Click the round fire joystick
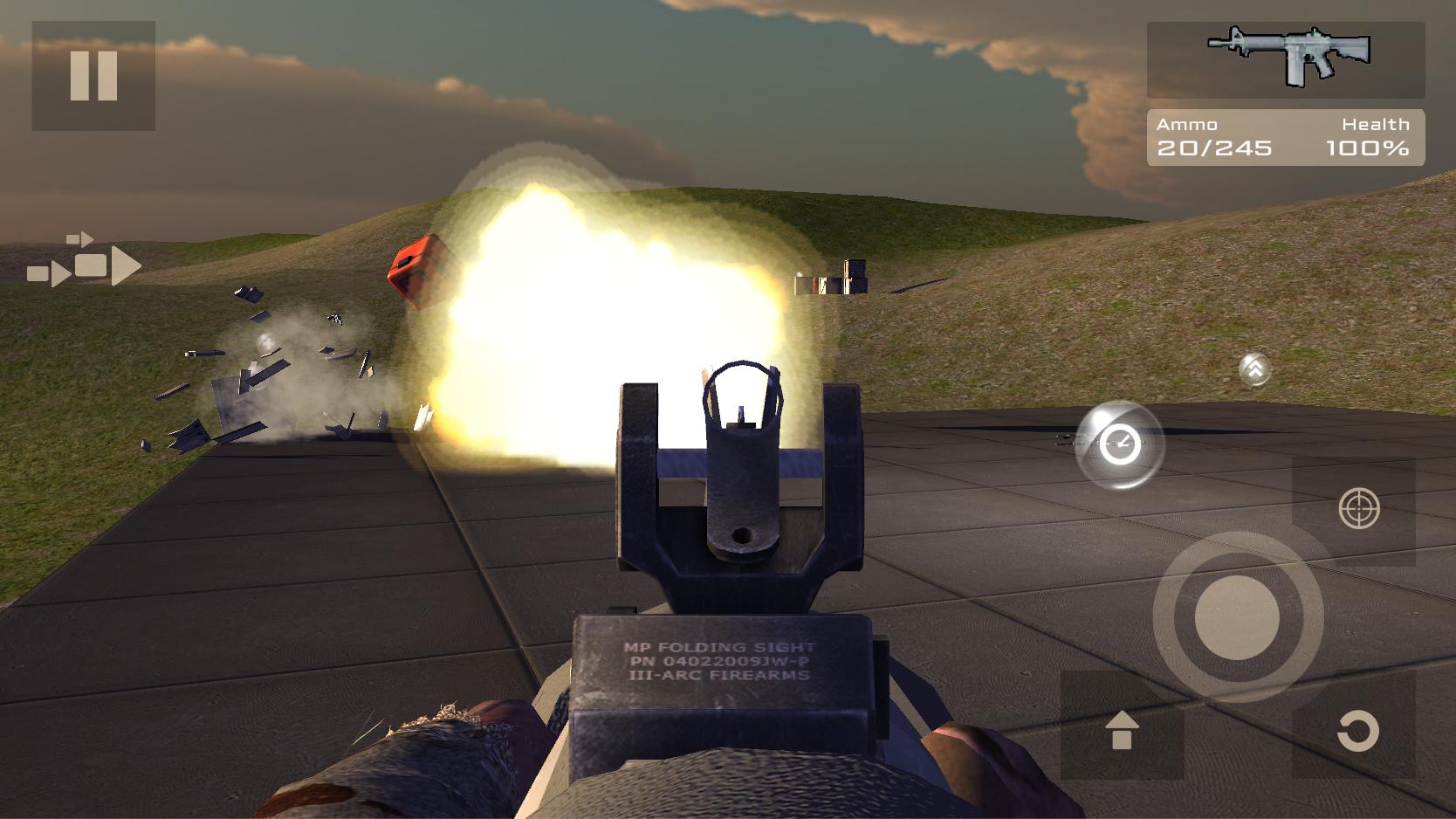This screenshot has width=1456, height=819. [1237, 616]
